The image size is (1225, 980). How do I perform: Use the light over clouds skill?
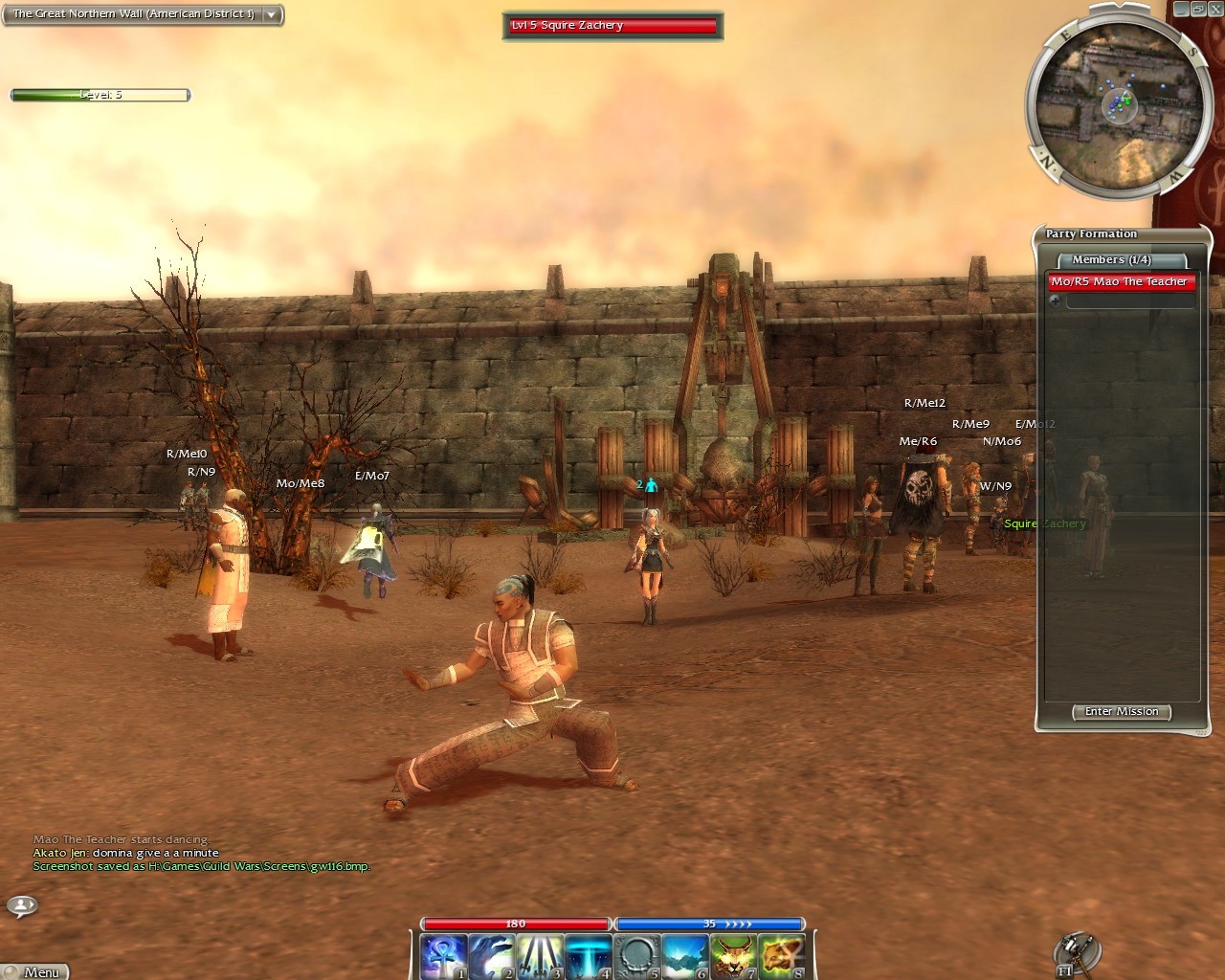click(684, 956)
